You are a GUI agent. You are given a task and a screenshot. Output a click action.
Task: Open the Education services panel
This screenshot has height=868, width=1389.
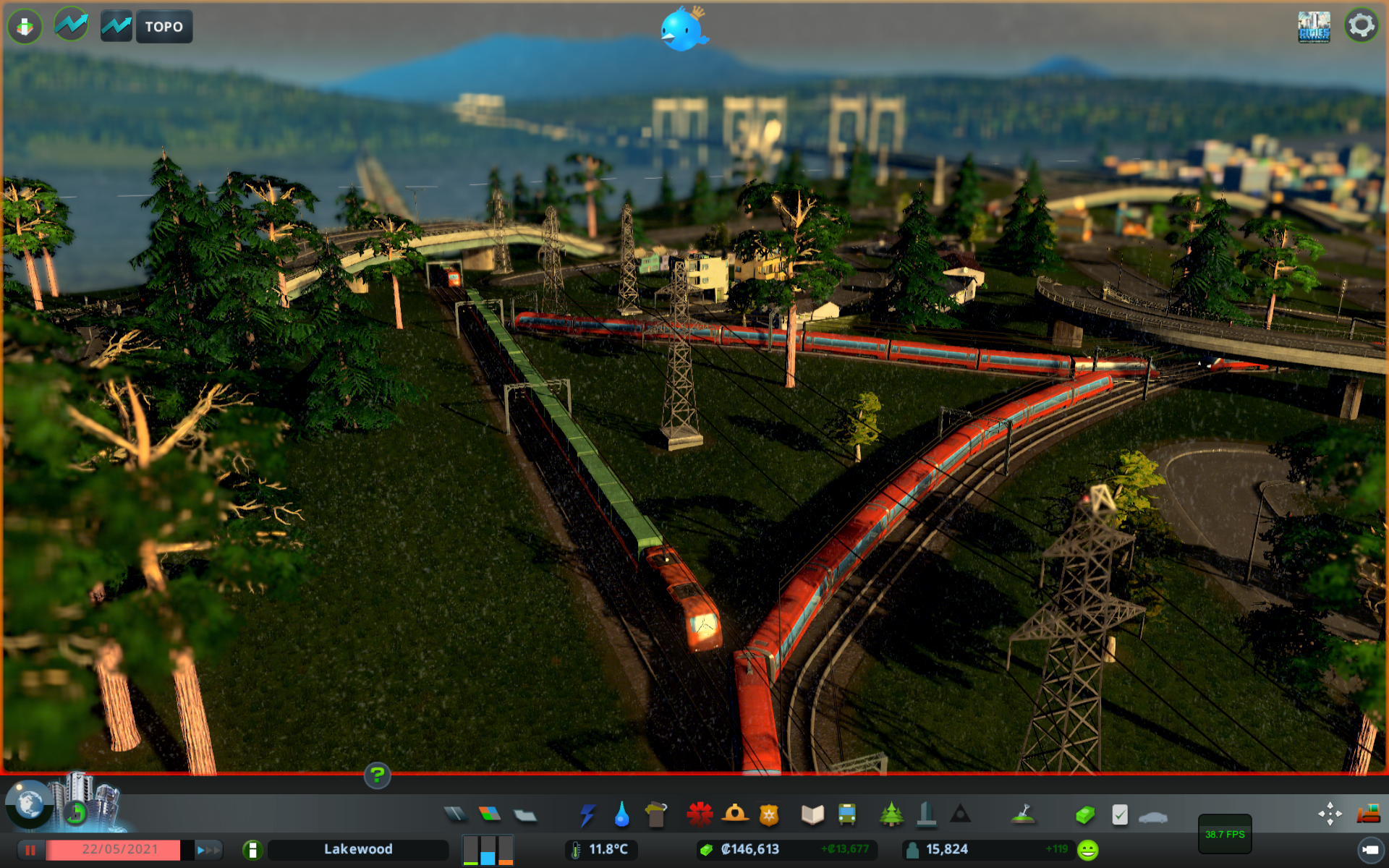click(x=812, y=814)
